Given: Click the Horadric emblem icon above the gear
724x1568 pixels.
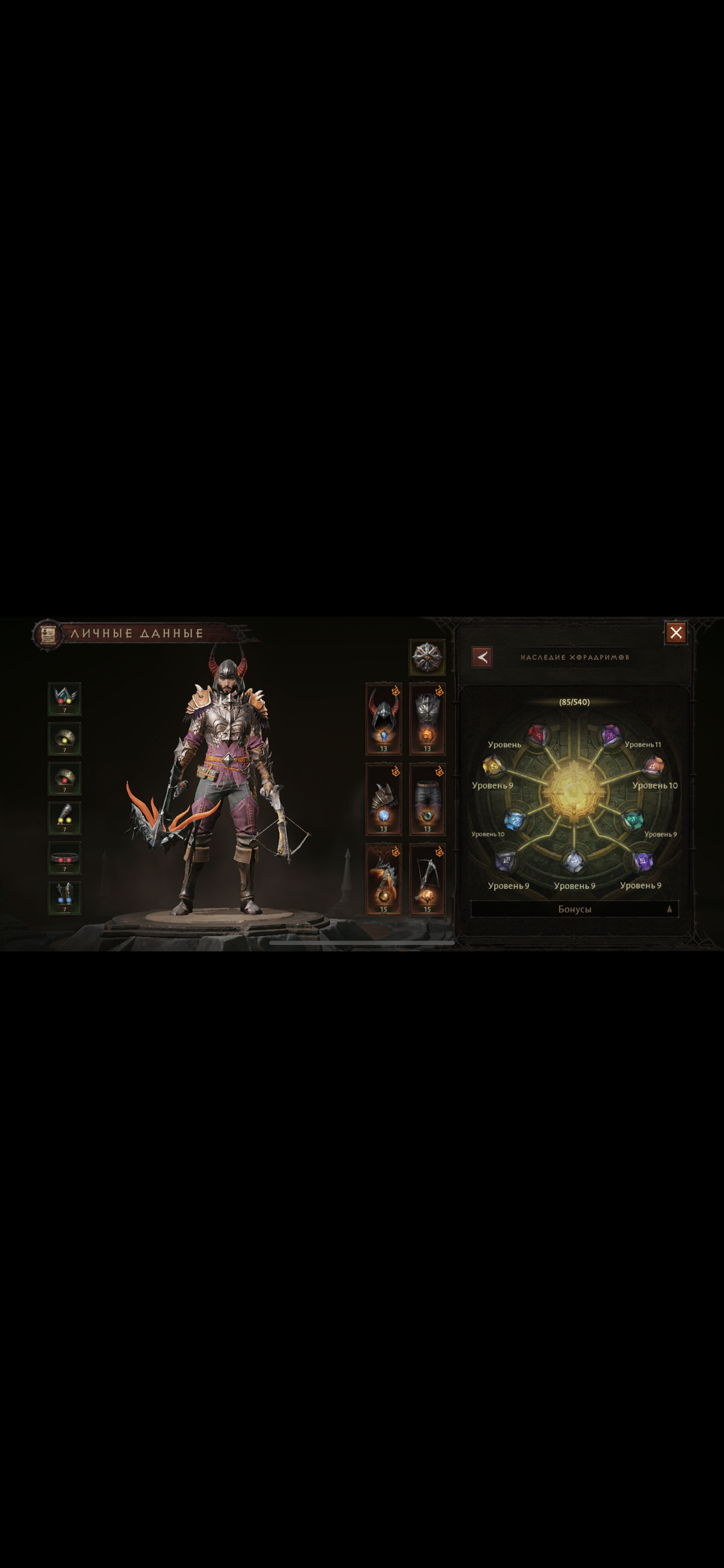Looking at the screenshot, I should (x=427, y=657).
